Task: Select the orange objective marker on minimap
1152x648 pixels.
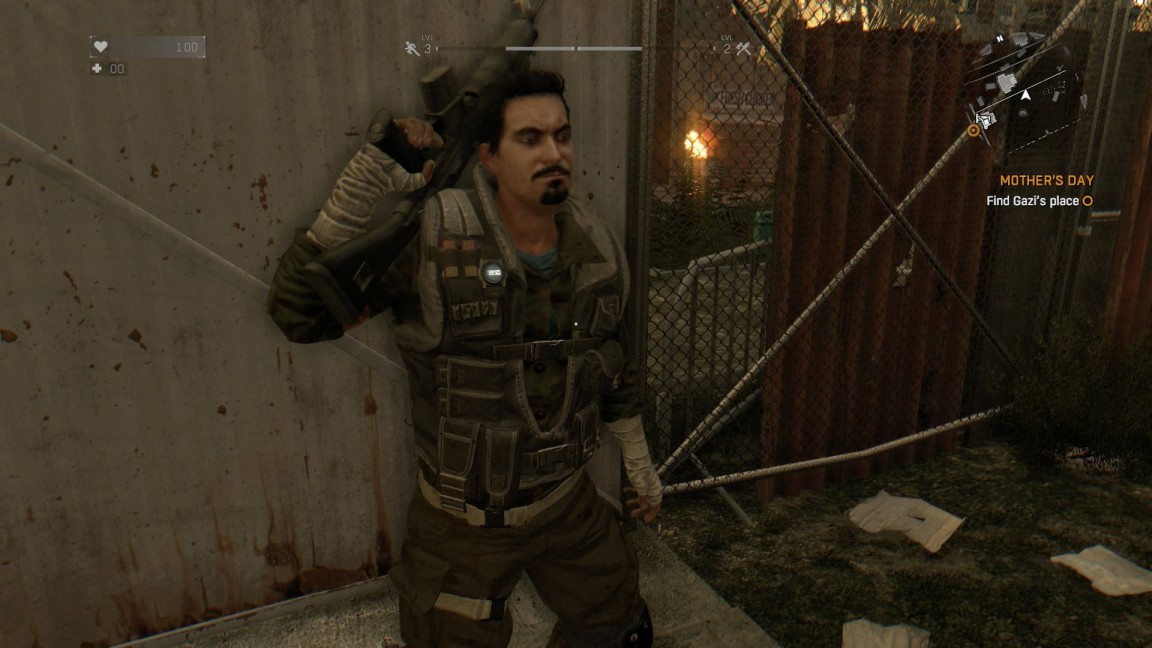Action: [x=974, y=130]
